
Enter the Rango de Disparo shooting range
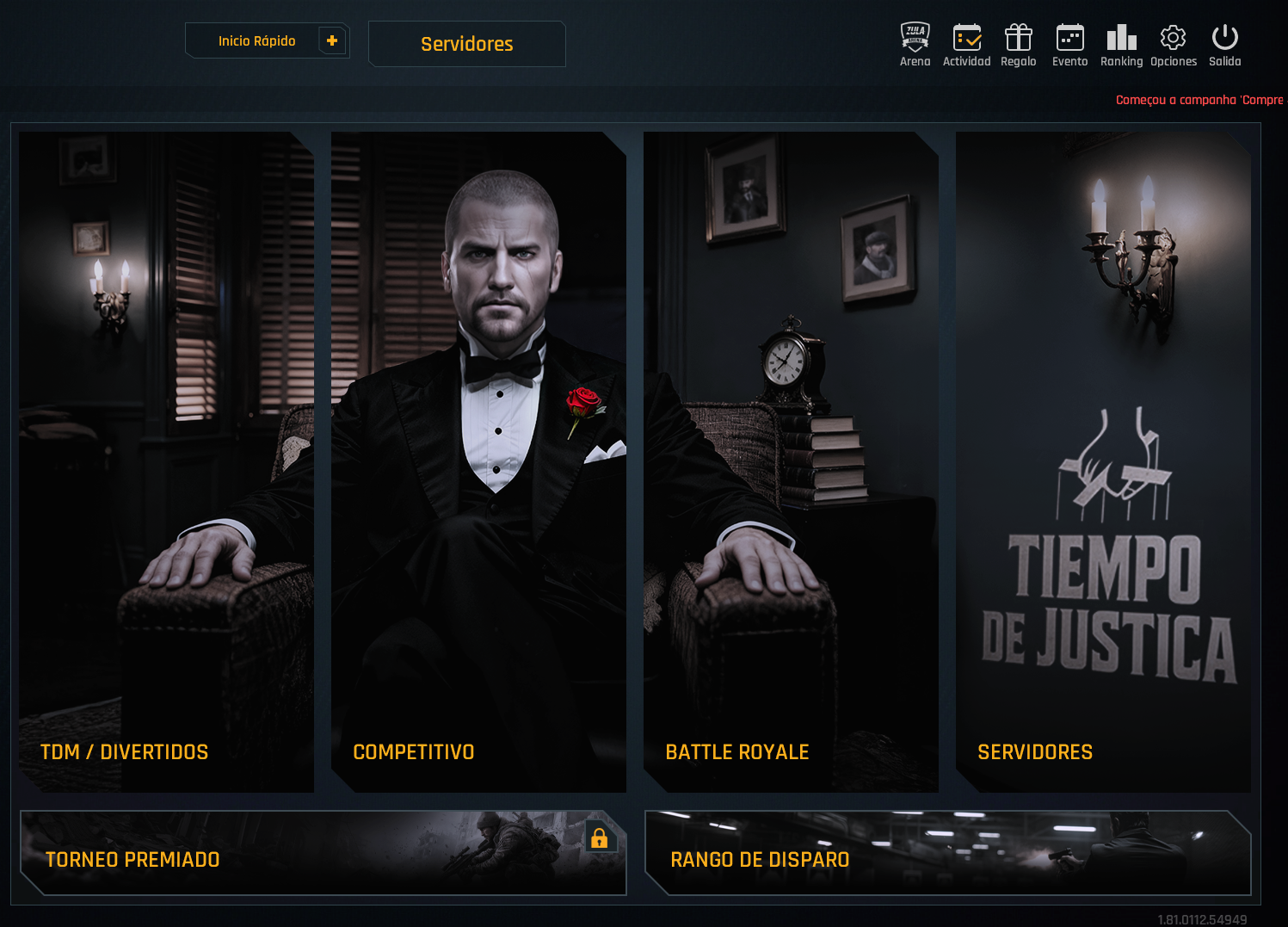pos(946,853)
